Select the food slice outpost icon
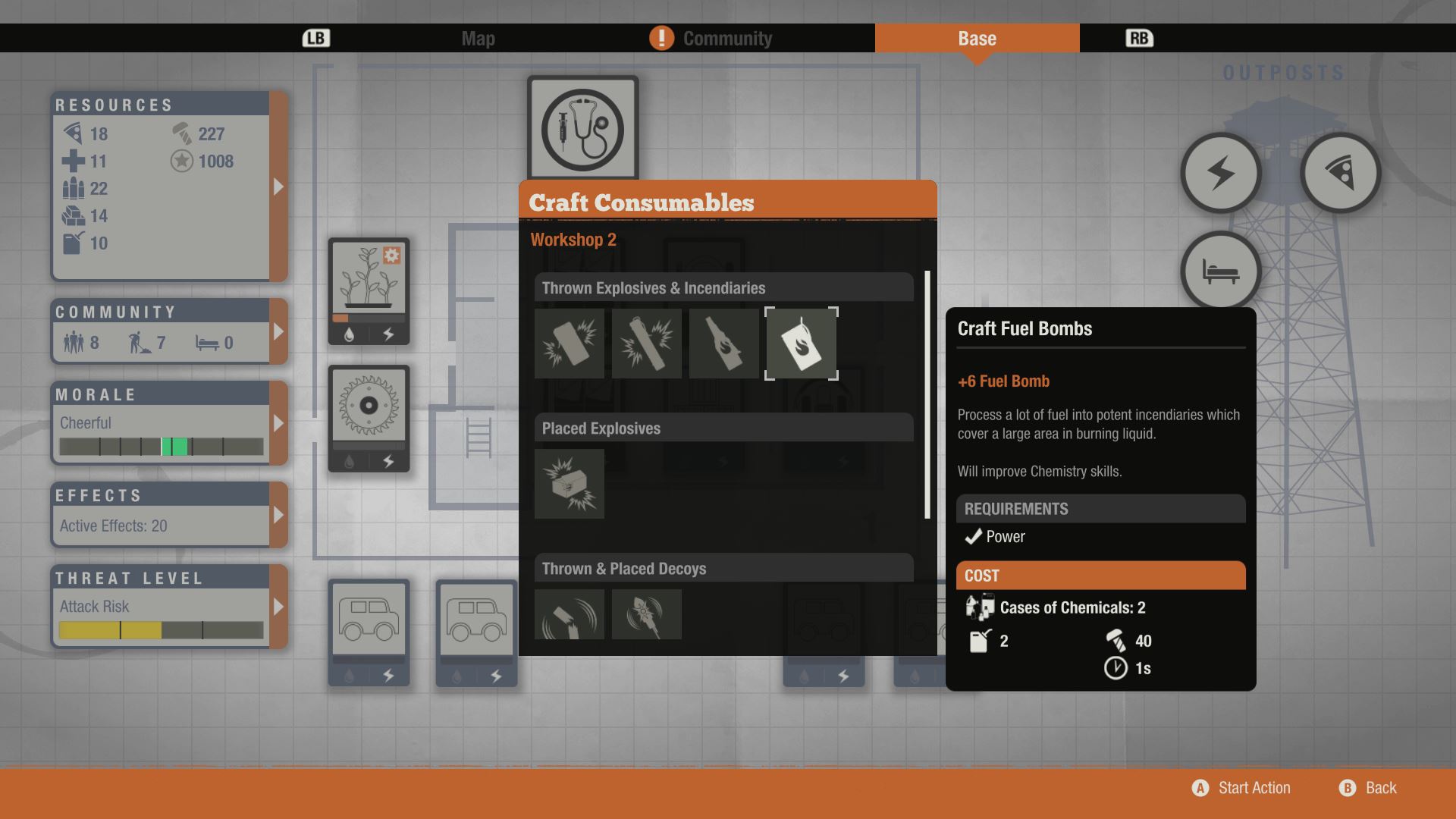The height and width of the screenshot is (819, 1456). click(x=1340, y=174)
